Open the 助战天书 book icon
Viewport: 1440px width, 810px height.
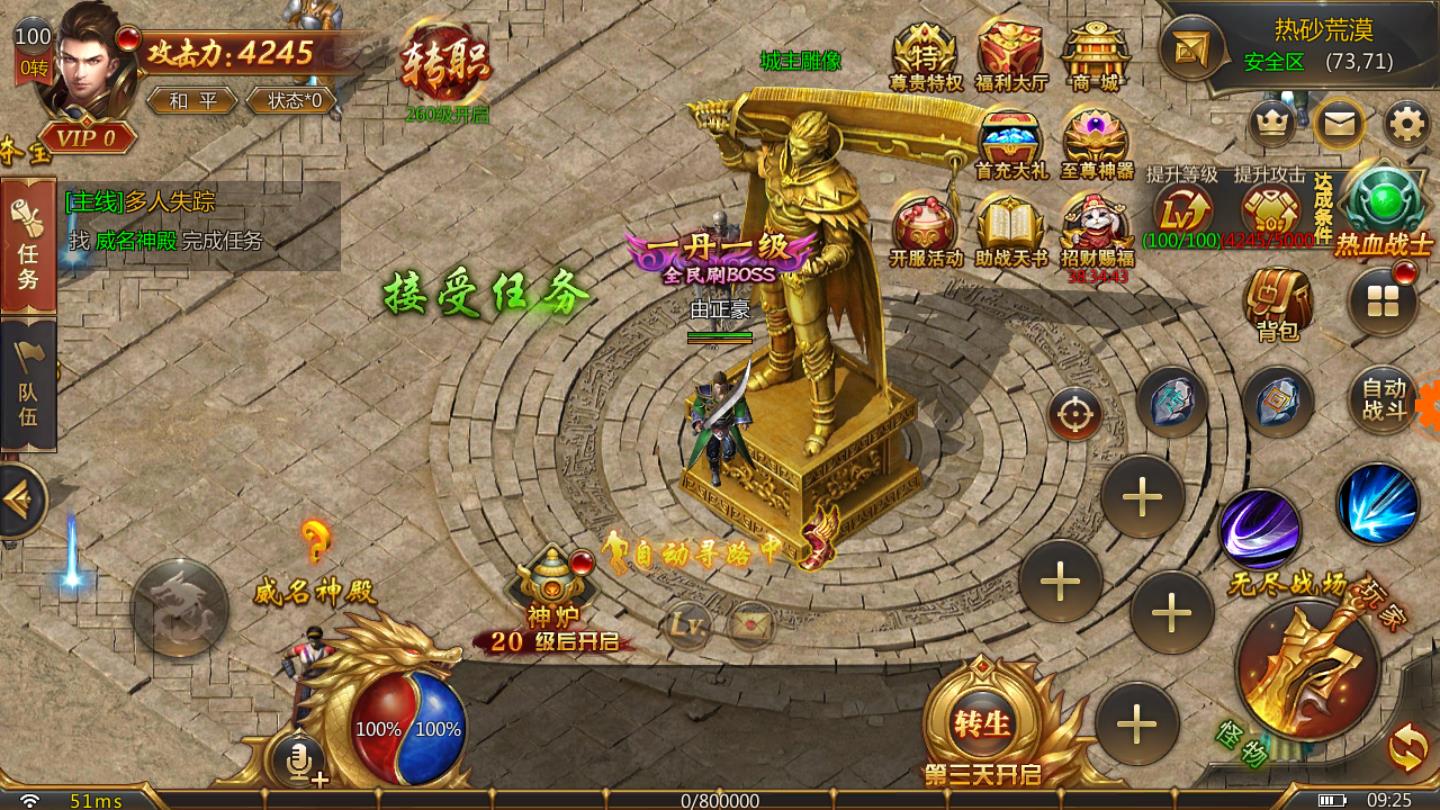(x=1011, y=228)
